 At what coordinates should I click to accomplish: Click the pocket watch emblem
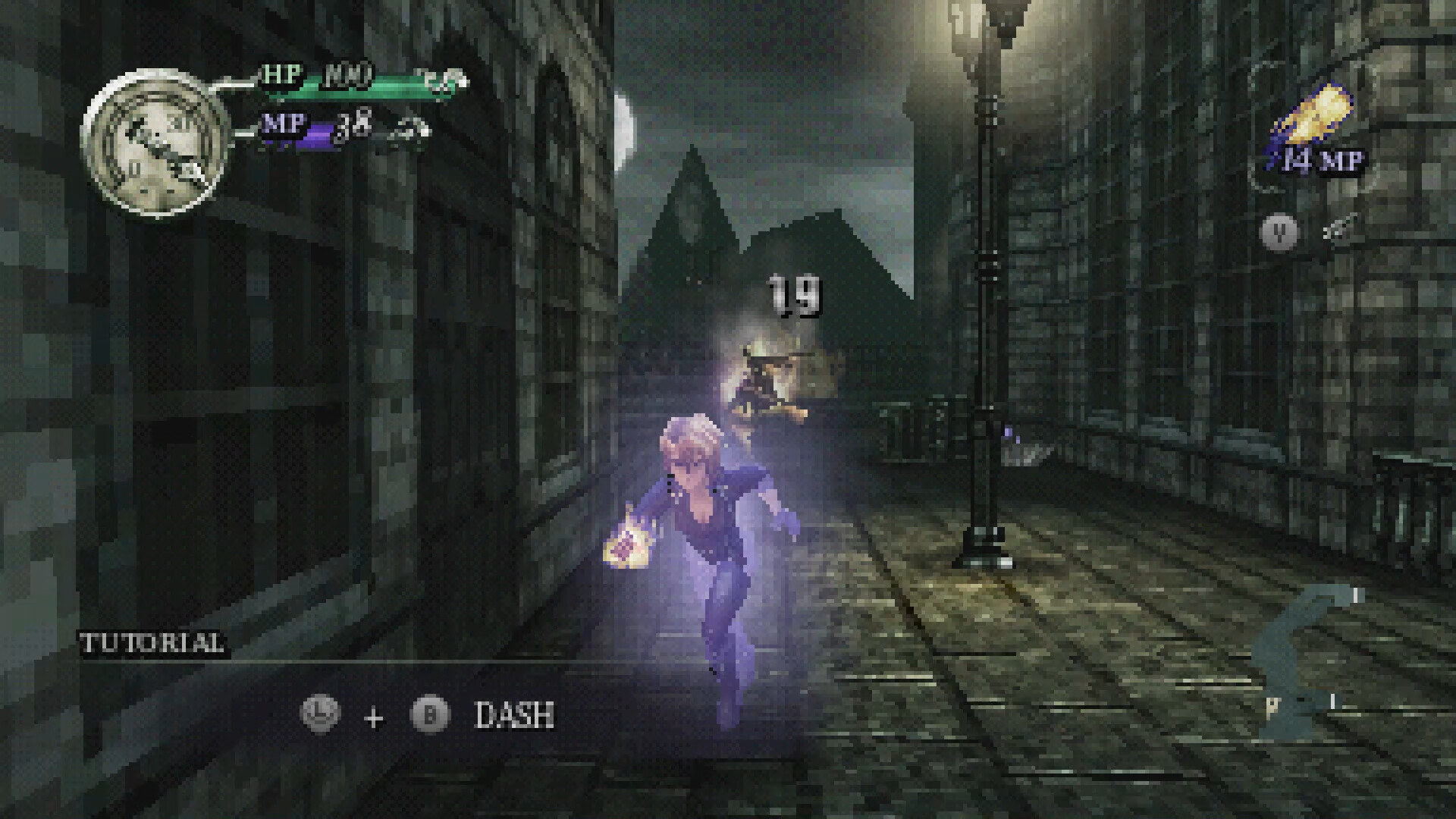157,143
